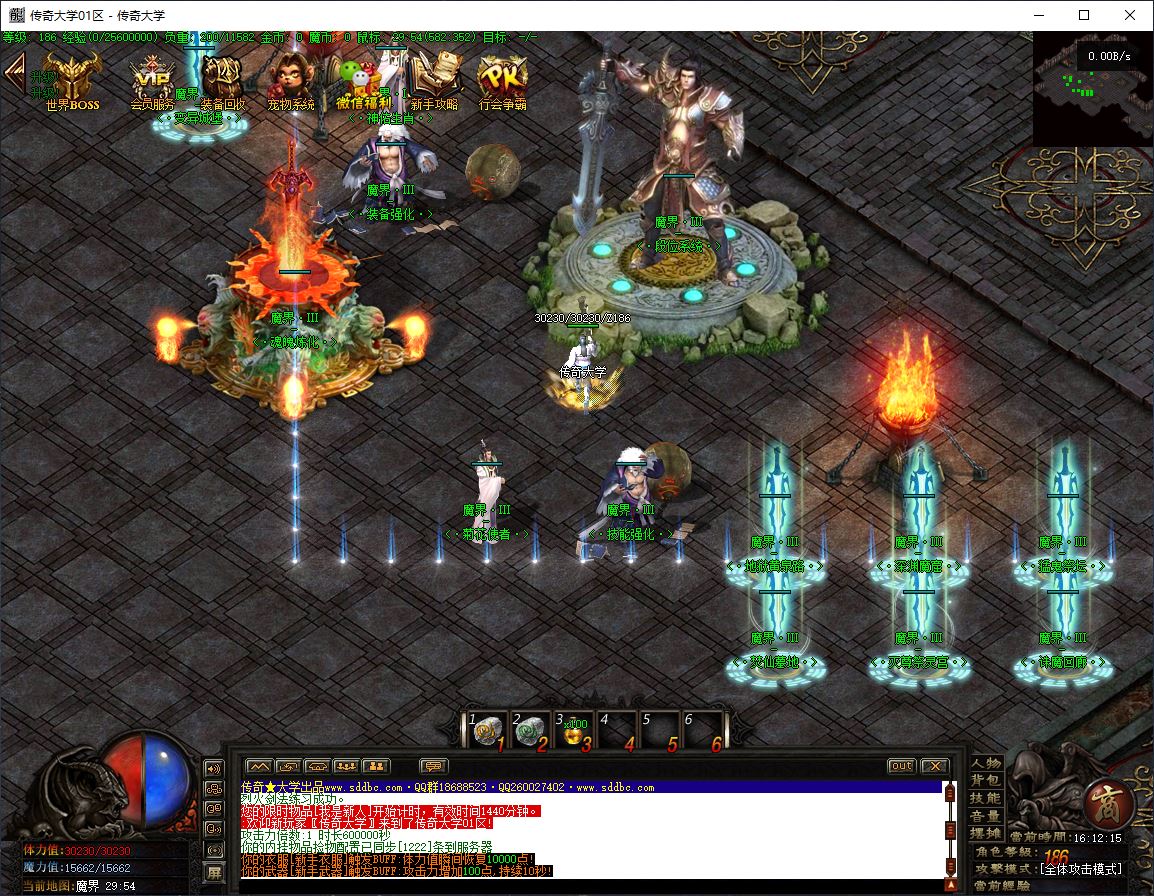
Task: Open the 人物 character panel
Action: [x=985, y=763]
